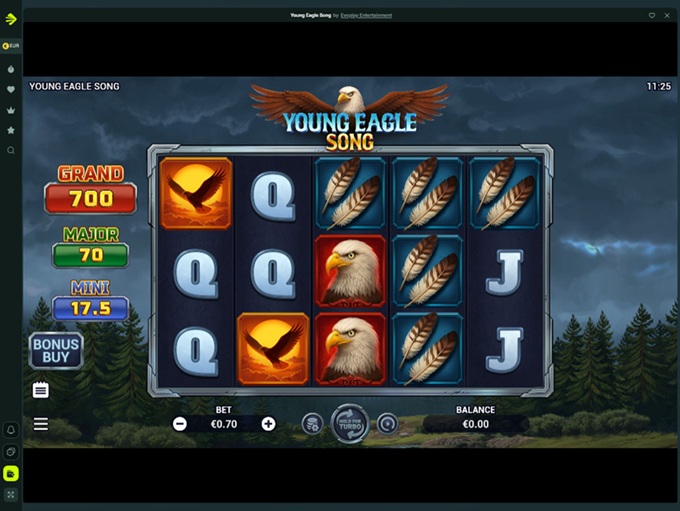This screenshot has width=680, height=511.
Task: Open the star icon in the sidebar
Action: tap(11, 130)
